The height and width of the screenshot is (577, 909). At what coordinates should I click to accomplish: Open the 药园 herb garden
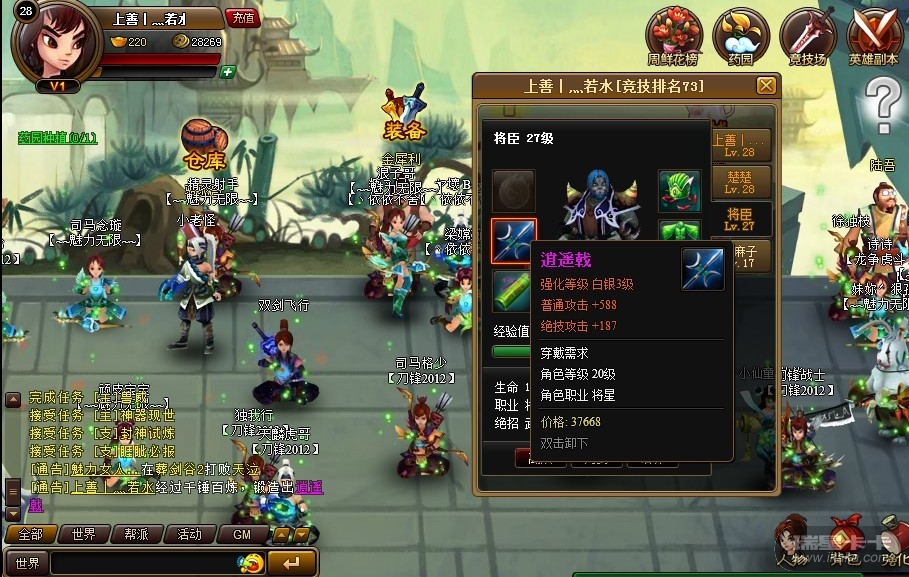[x=740, y=36]
